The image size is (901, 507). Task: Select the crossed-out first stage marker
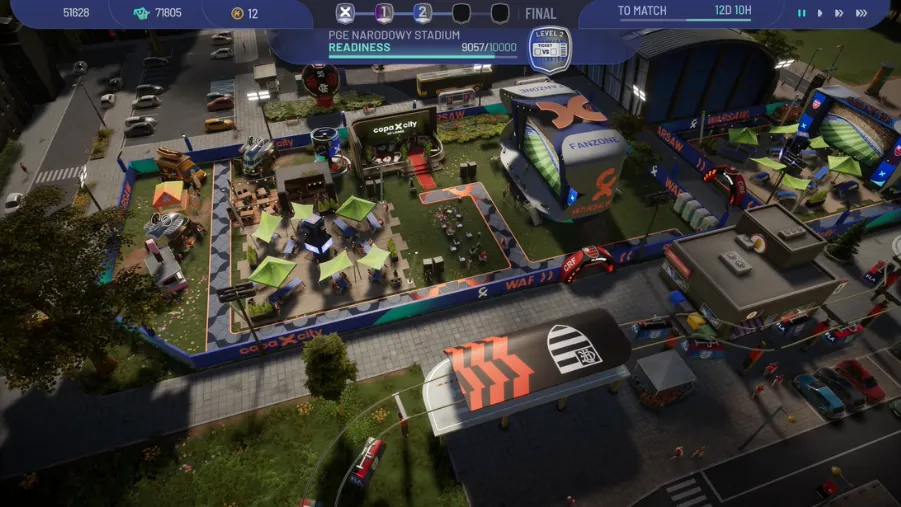[x=346, y=13]
